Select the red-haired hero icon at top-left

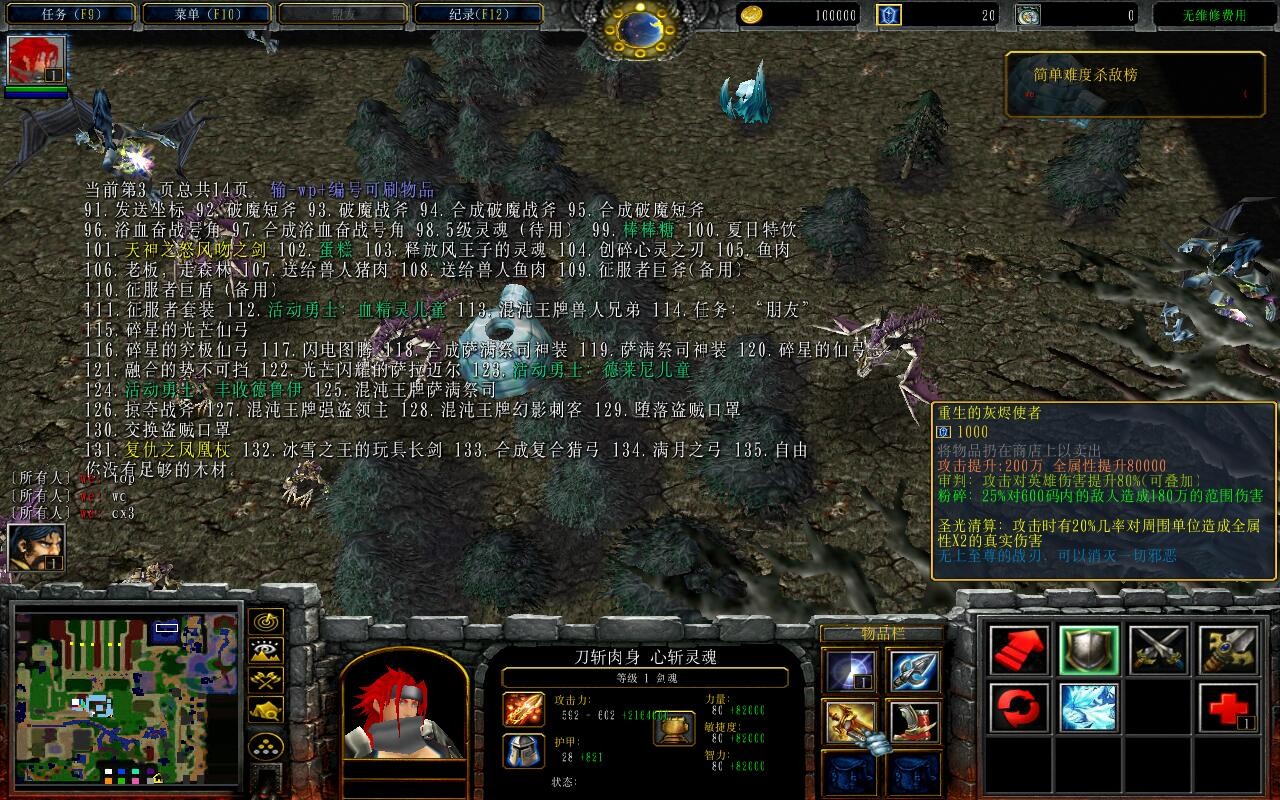click(x=37, y=60)
